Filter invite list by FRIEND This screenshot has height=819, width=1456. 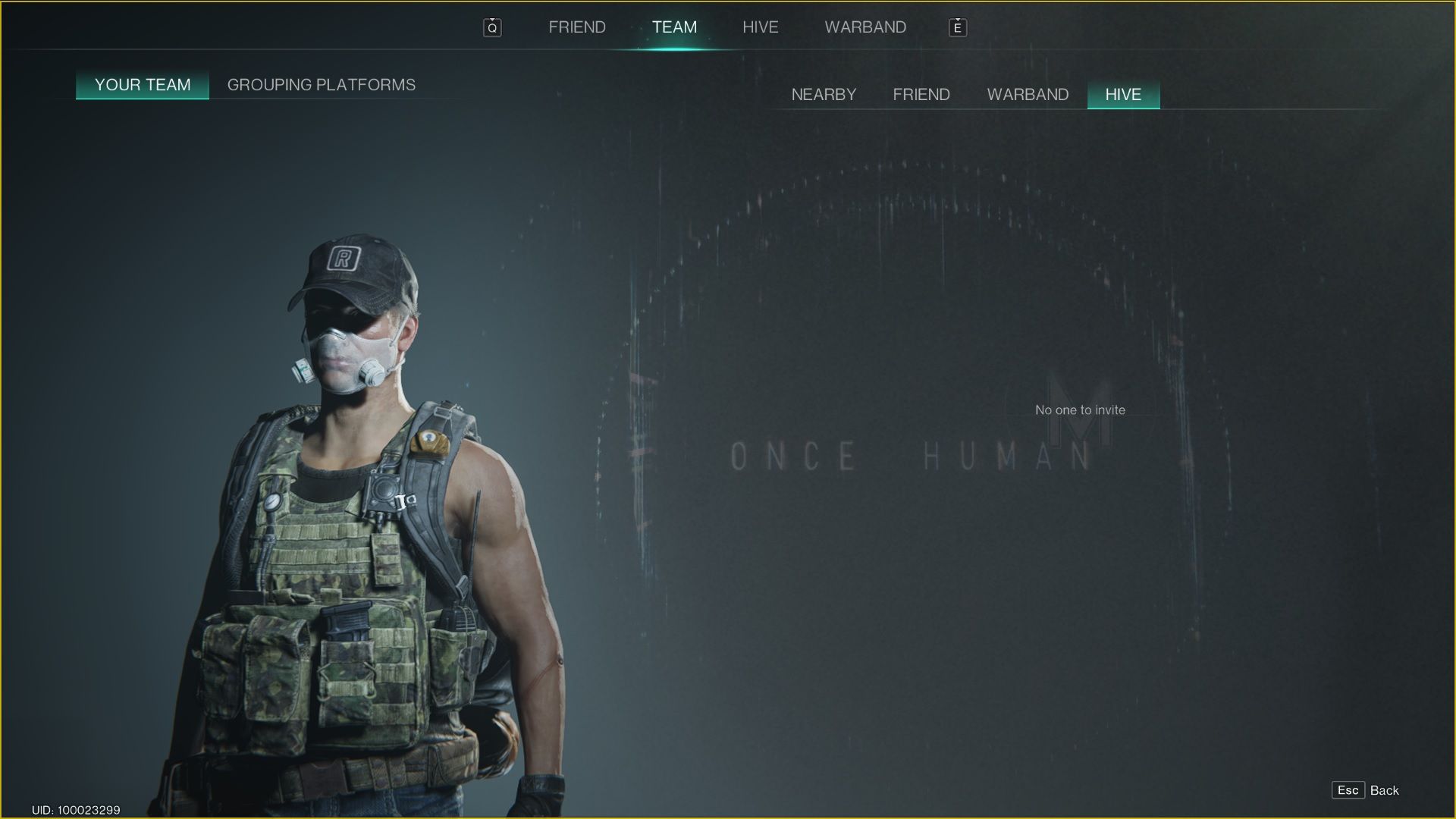(921, 94)
